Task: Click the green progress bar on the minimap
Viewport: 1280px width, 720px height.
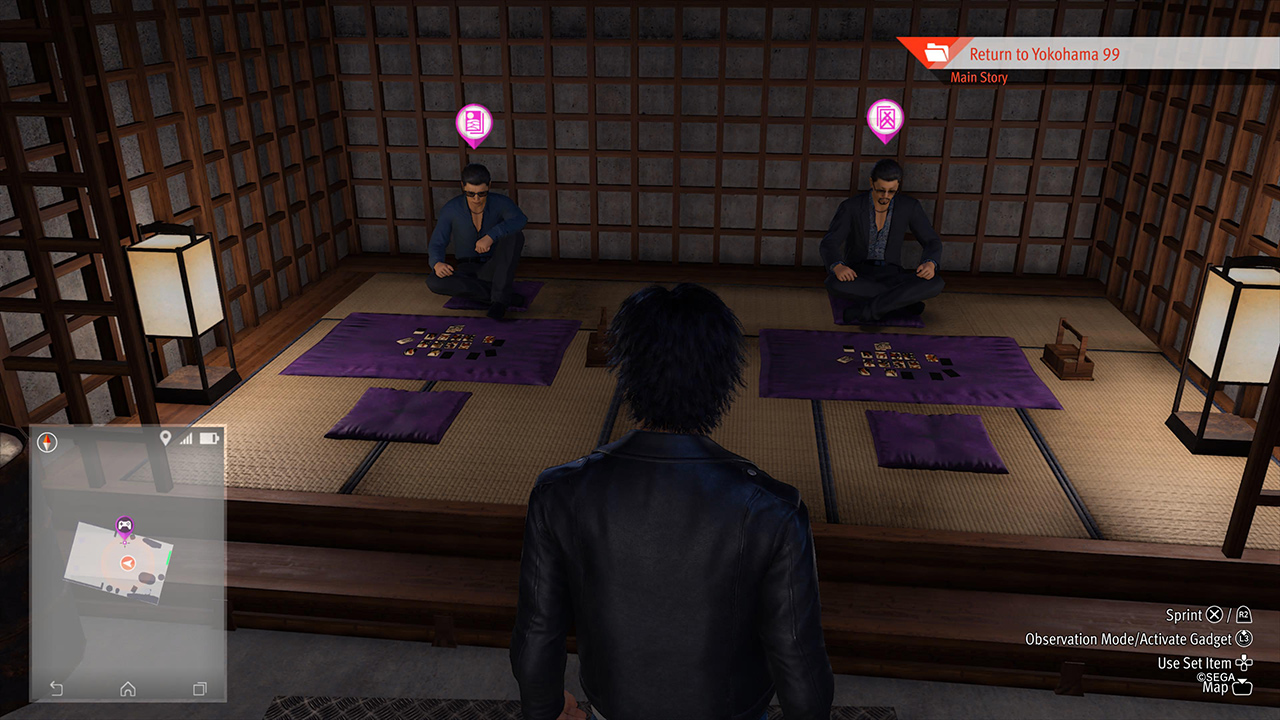Action: 171,560
